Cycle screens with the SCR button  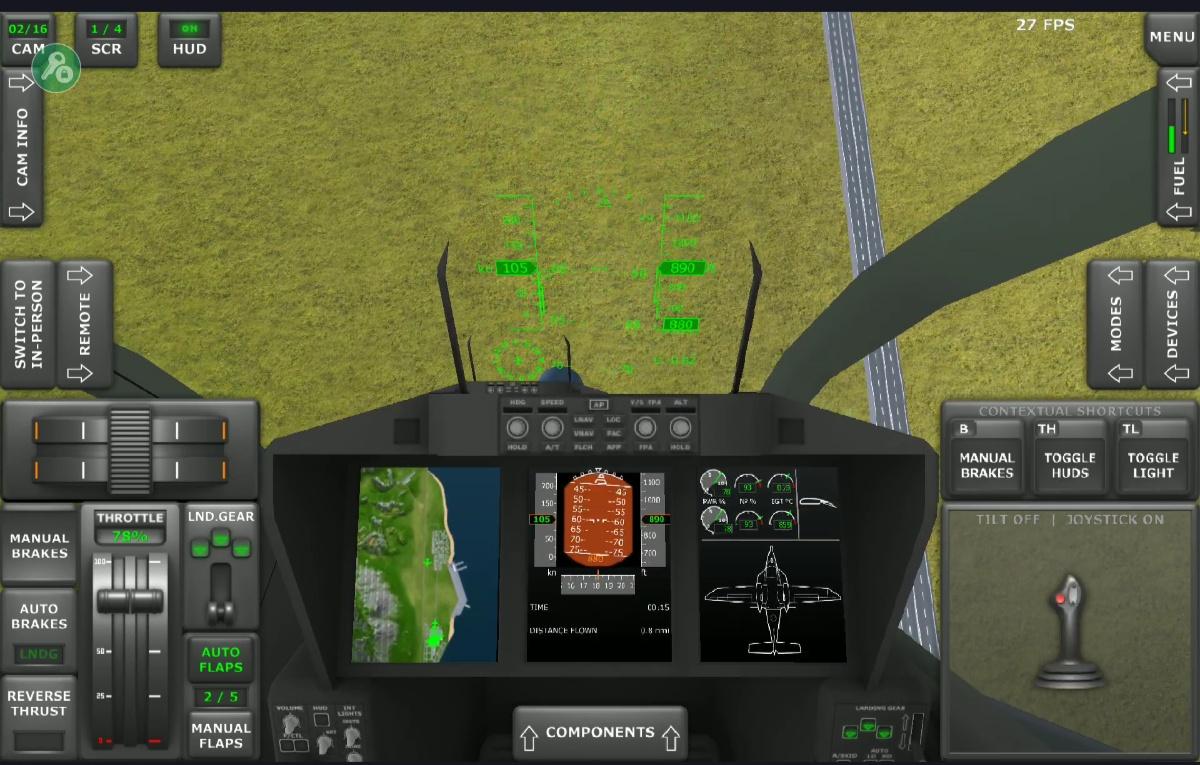106,40
